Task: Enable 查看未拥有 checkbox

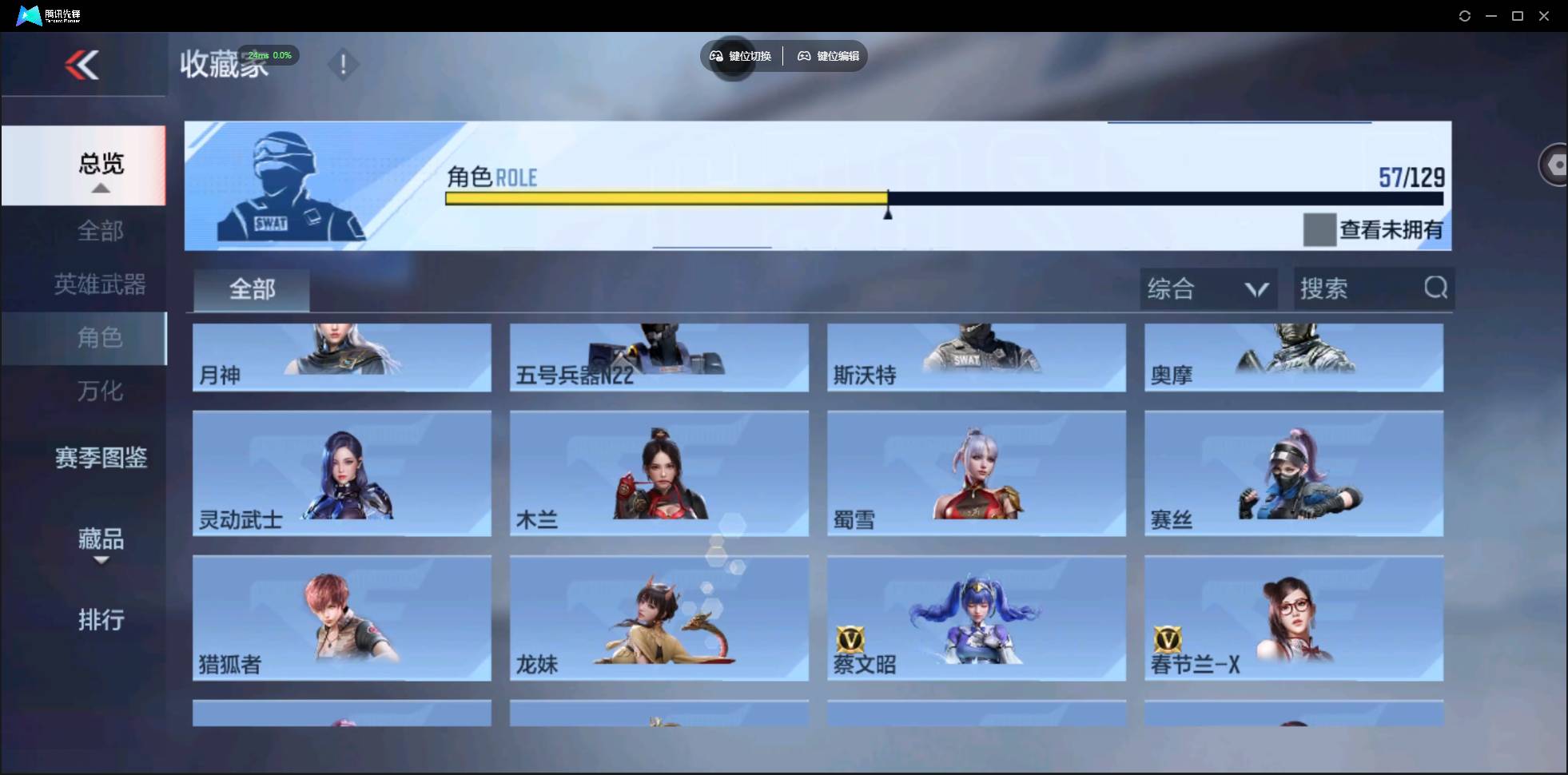Action: coord(1319,229)
